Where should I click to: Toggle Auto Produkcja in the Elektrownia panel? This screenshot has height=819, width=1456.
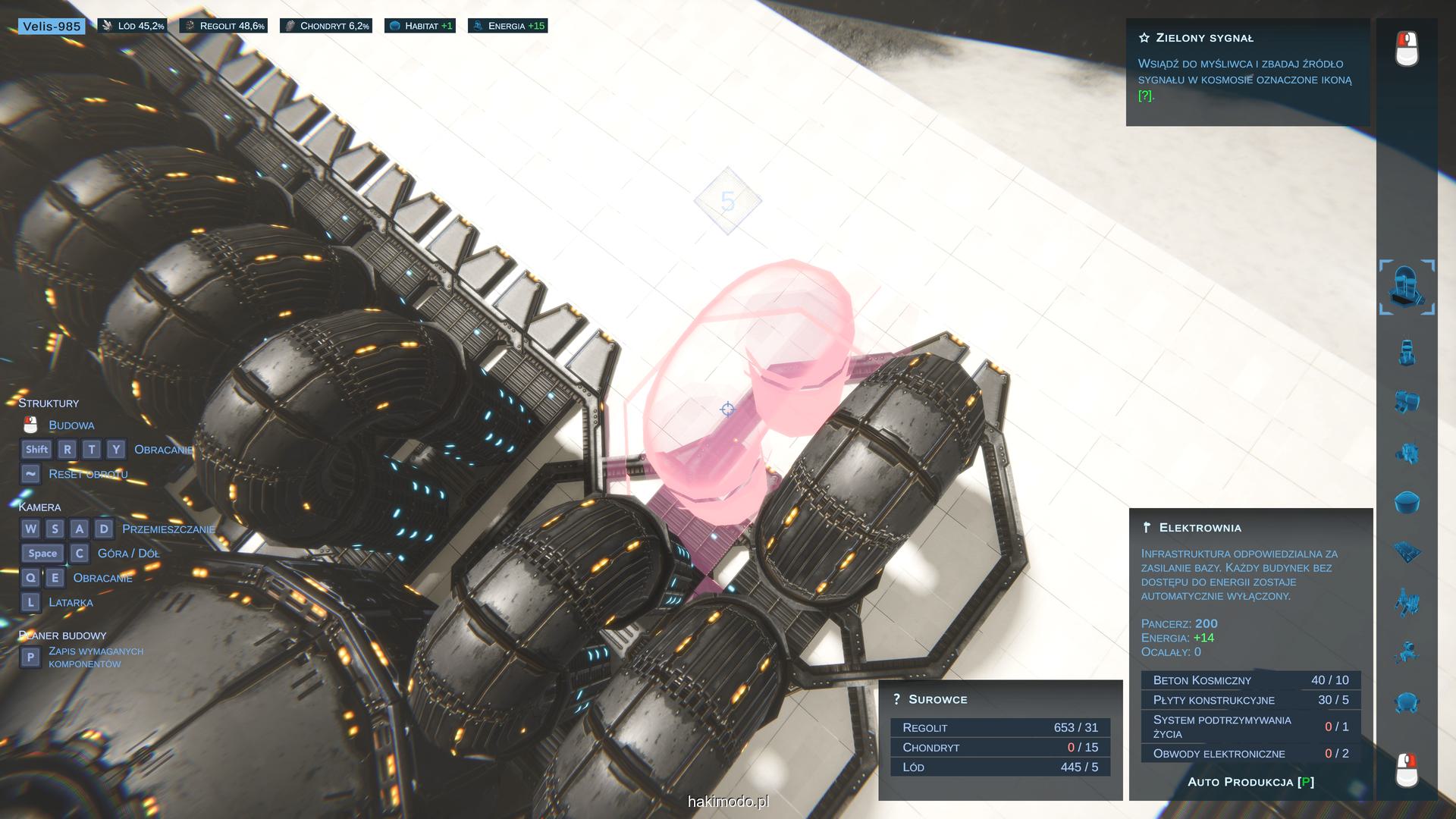pos(1250,782)
